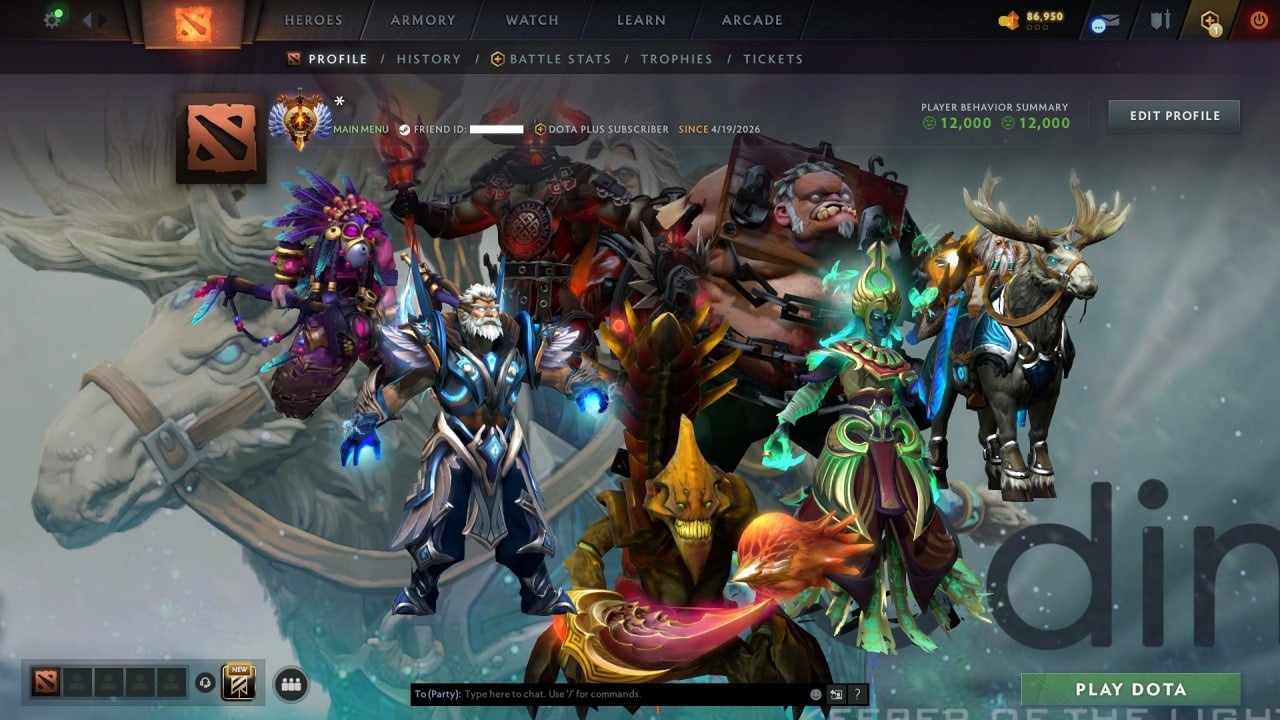
Task: Click the red power icon to exit
Action: pyautogui.click(x=1258, y=18)
